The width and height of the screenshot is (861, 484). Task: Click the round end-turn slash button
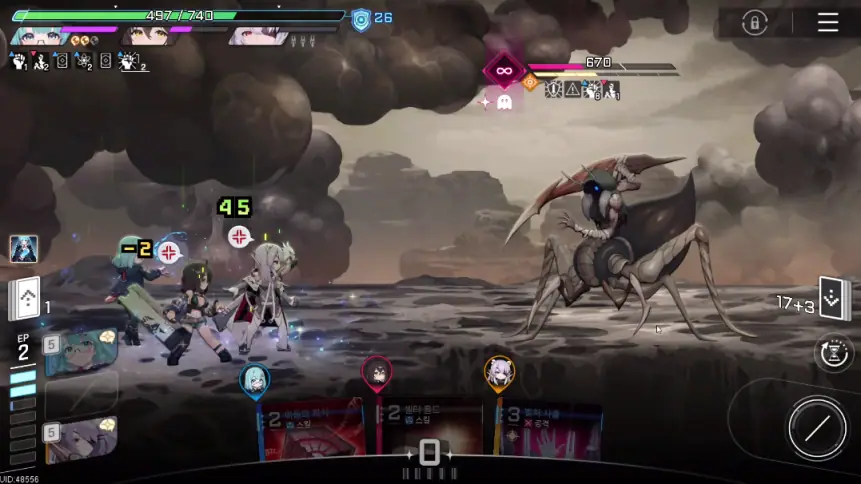(817, 428)
